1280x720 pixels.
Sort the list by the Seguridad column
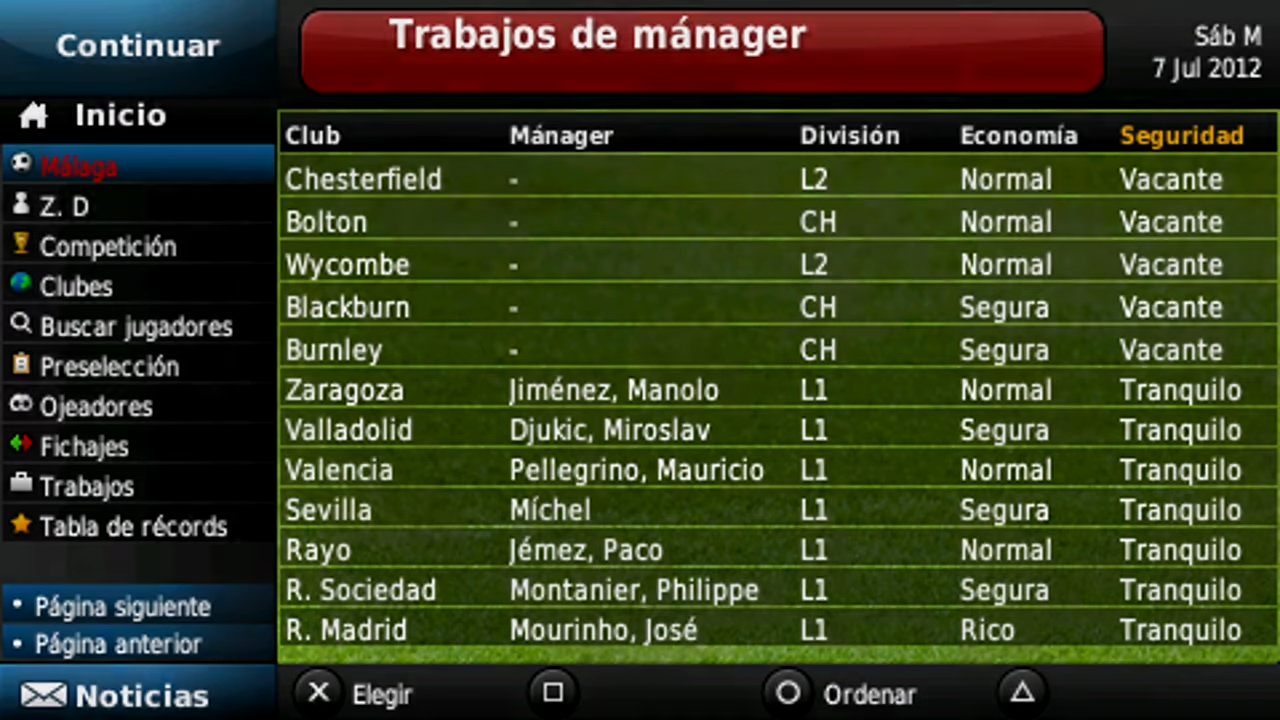tap(1182, 135)
